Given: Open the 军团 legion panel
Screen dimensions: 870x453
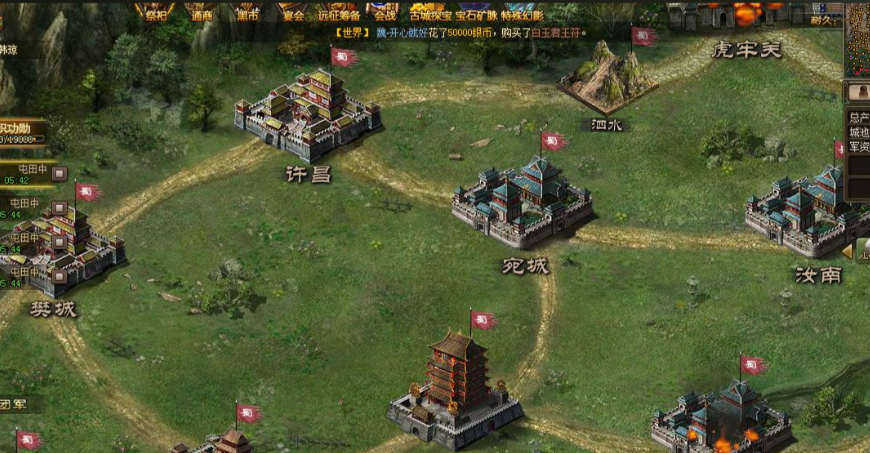Looking at the screenshot, I should coord(13,404).
